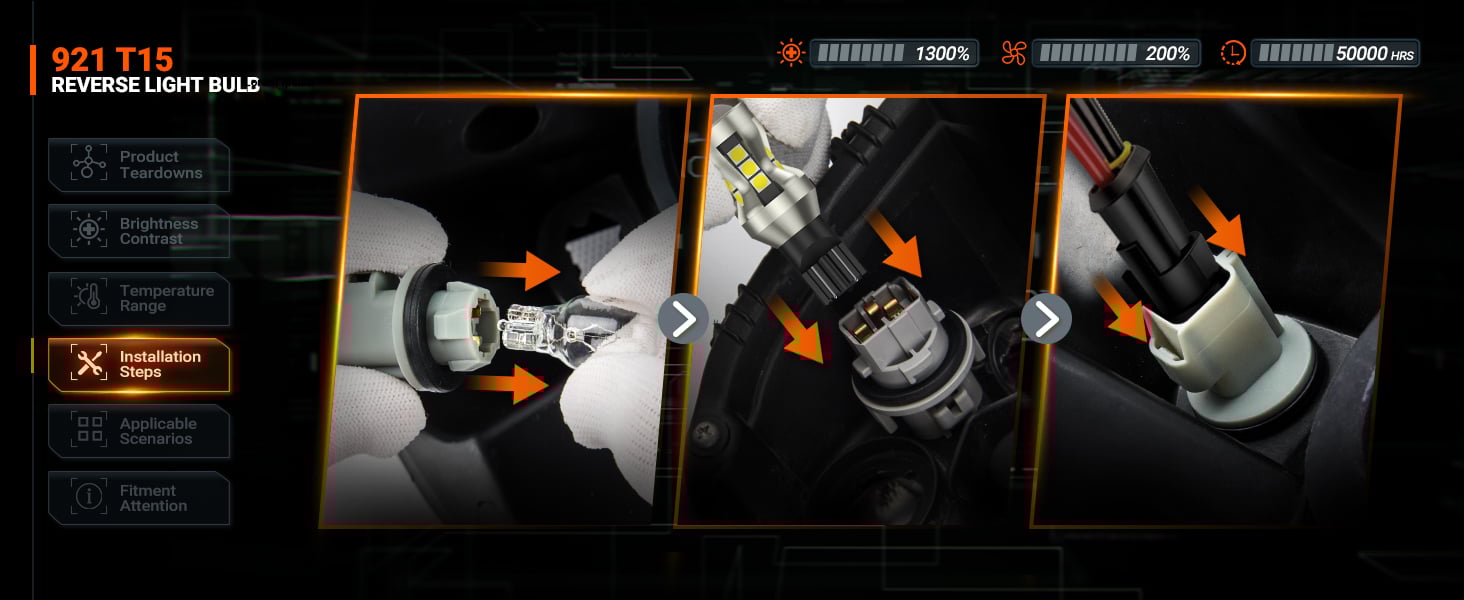Image resolution: width=1464 pixels, height=600 pixels.
Task: Choose the Temperature Range menu entry
Action: tap(139, 298)
